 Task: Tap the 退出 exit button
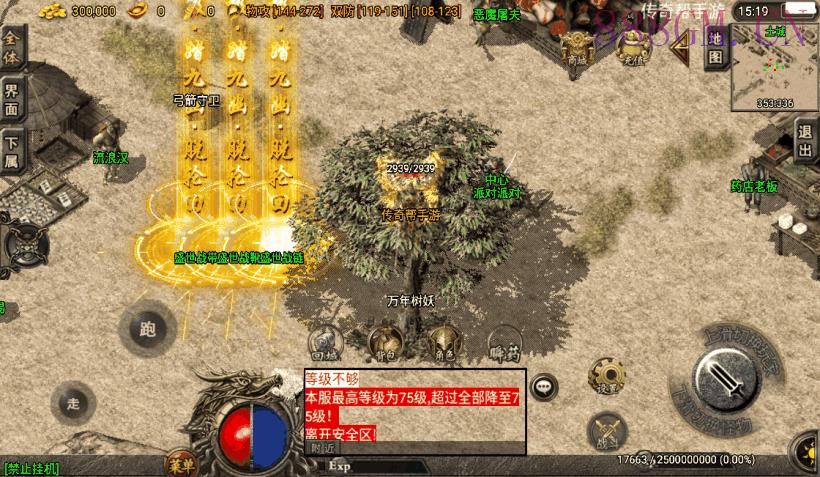[805, 141]
